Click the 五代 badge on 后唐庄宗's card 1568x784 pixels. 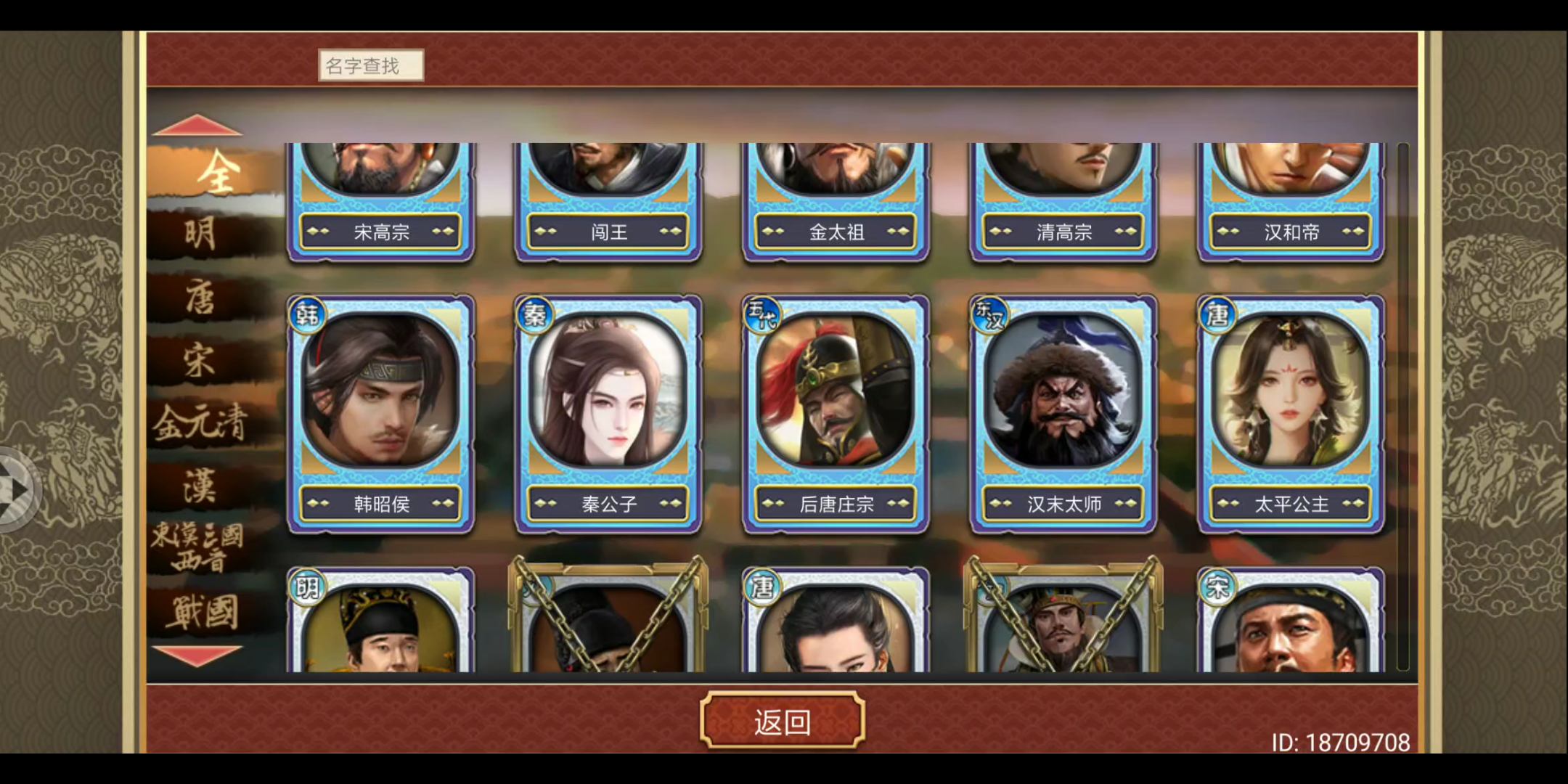(762, 315)
